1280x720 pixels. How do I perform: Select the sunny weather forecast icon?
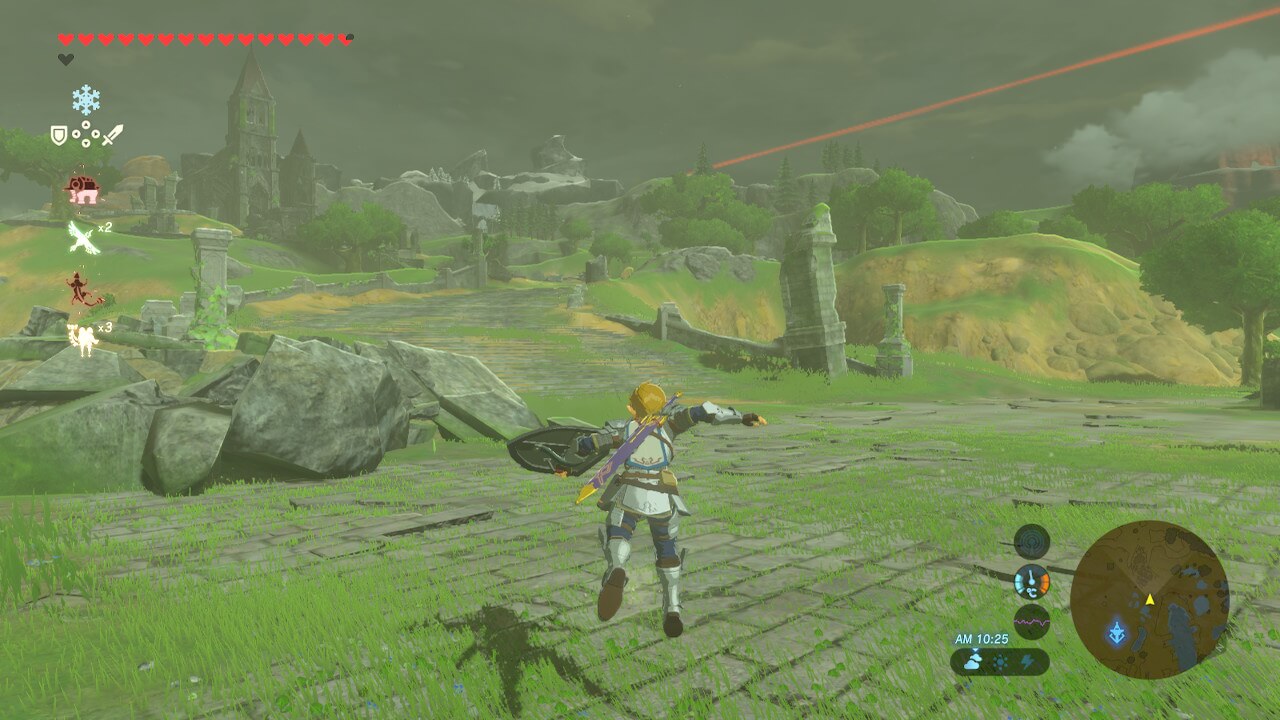click(x=1000, y=662)
